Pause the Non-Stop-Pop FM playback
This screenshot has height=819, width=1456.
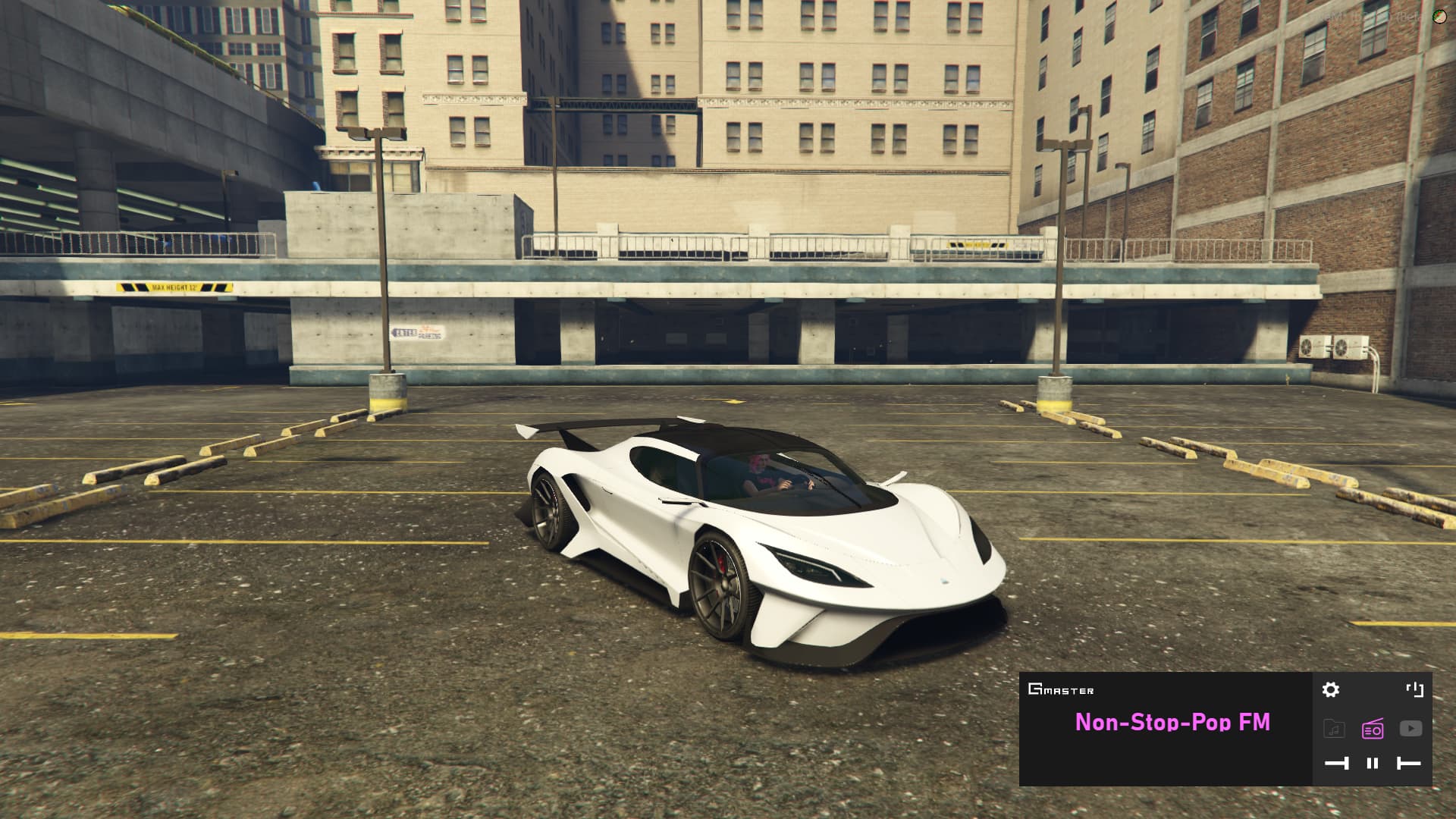pos(1373,762)
